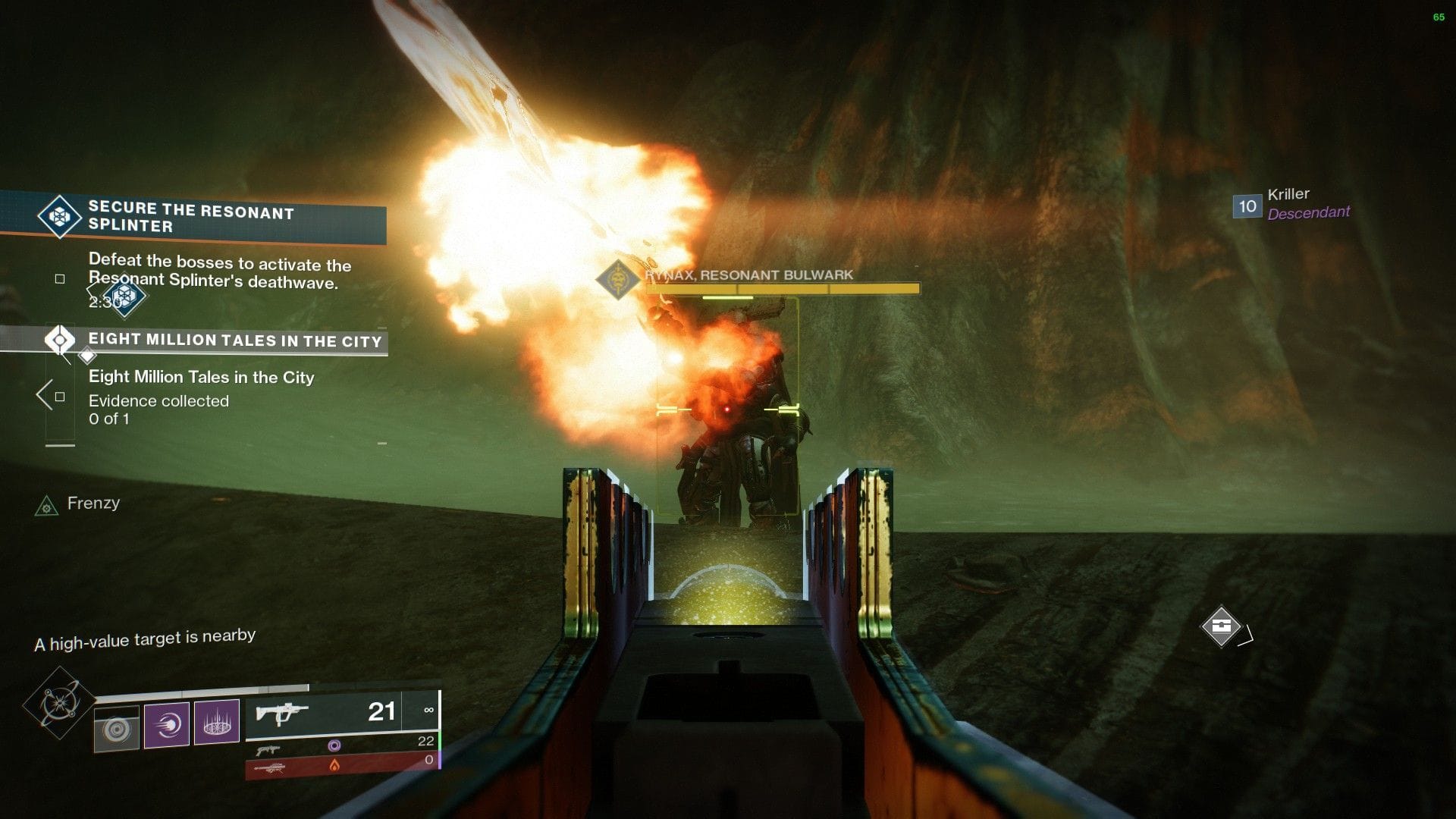The width and height of the screenshot is (1456, 819).
Task: Click the equipped auto rifle weapon icon
Action: click(x=281, y=711)
